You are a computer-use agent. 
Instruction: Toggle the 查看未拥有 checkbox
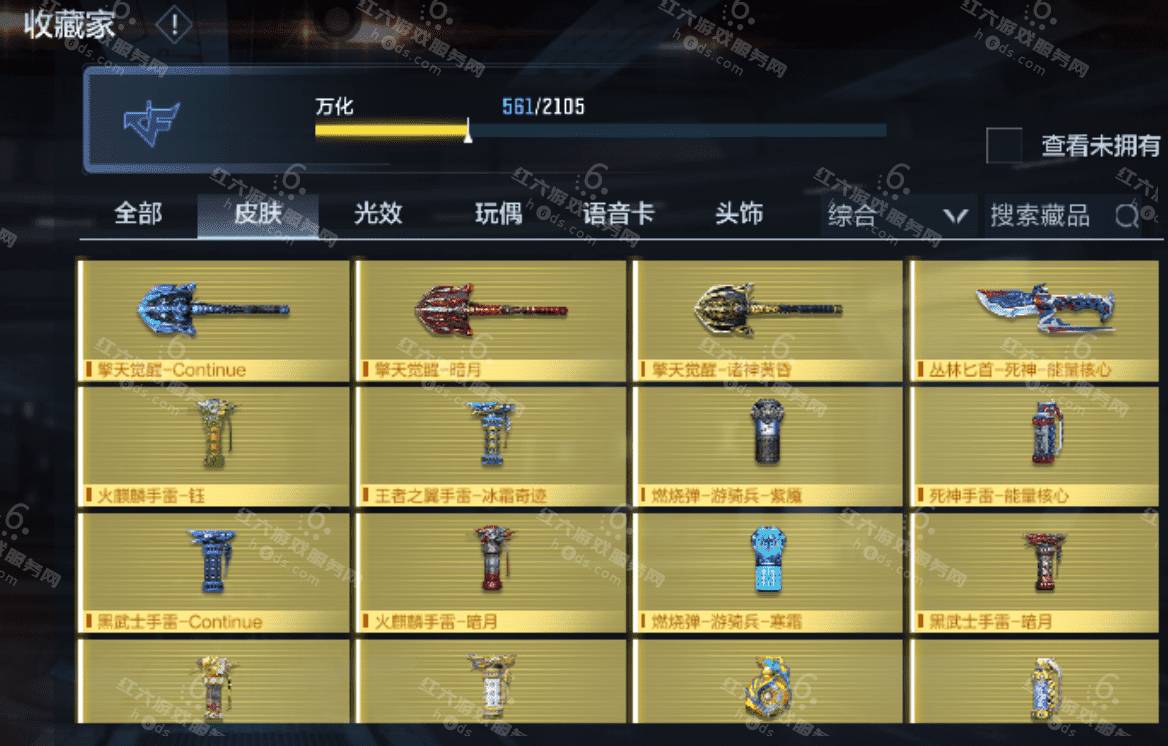pyautogui.click(x=1004, y=146)
